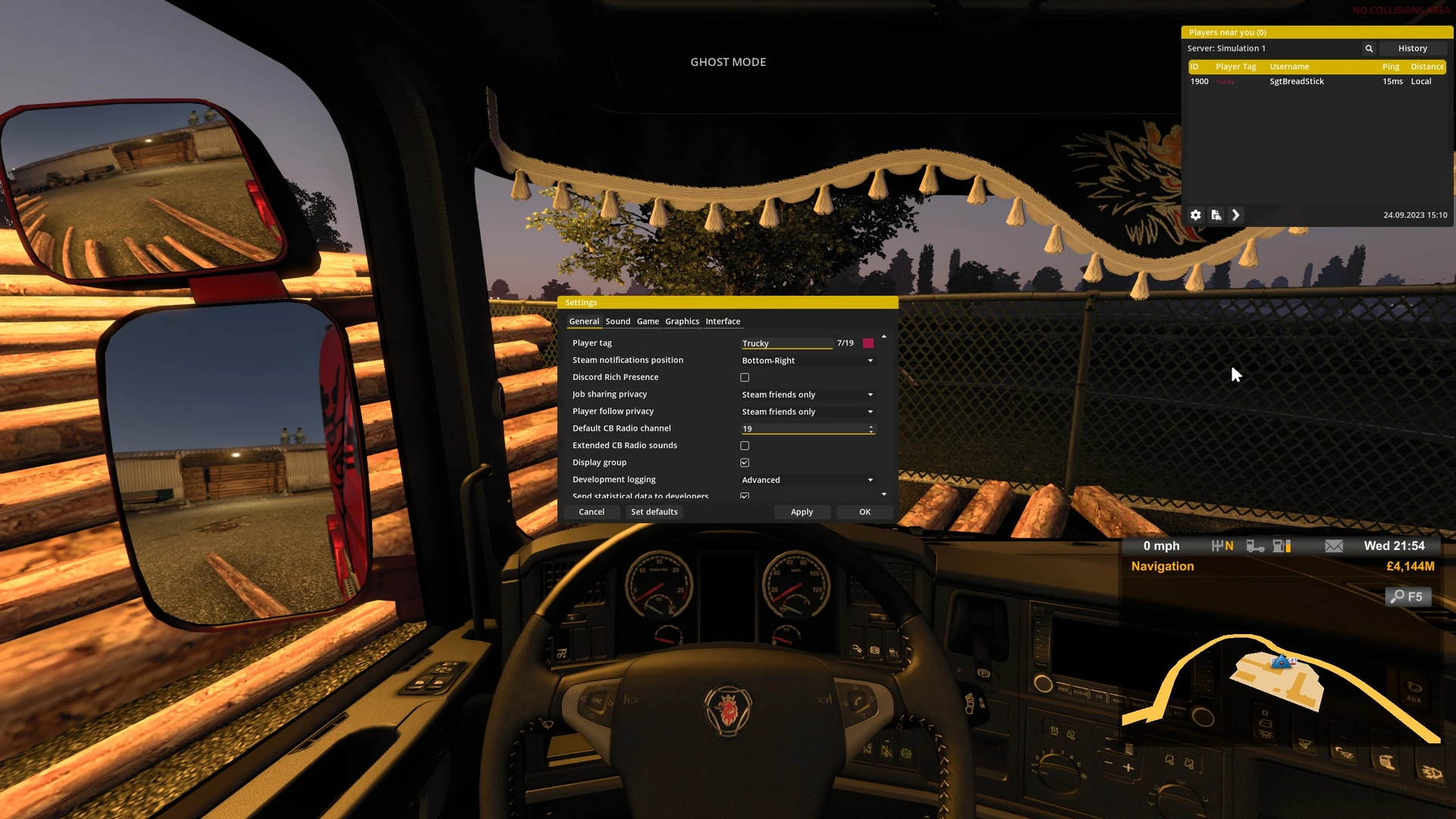Open Steam notifications position dropdown

(x=807, y=361)
